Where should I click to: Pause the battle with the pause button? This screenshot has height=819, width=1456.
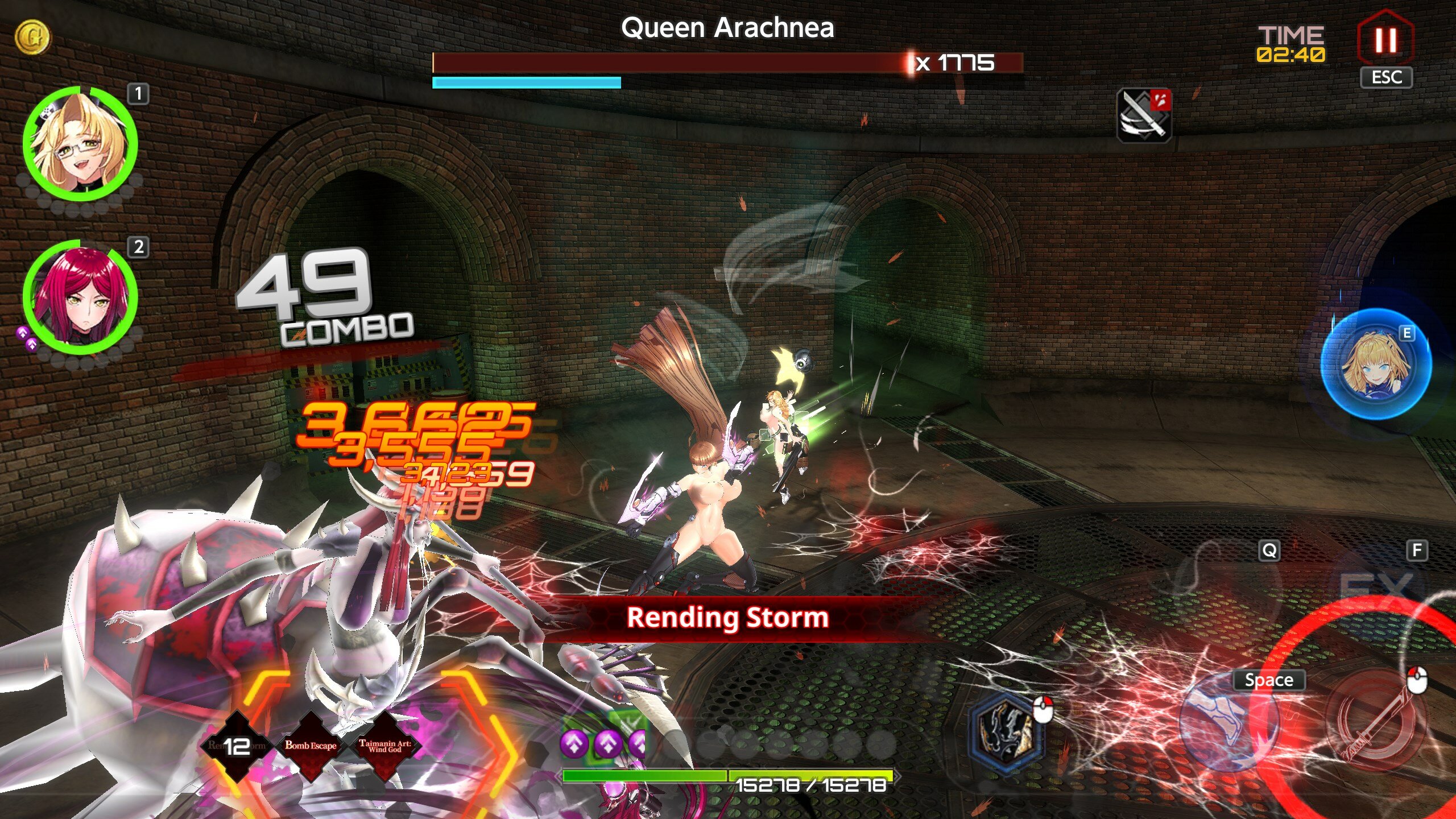pos(1385,40)
